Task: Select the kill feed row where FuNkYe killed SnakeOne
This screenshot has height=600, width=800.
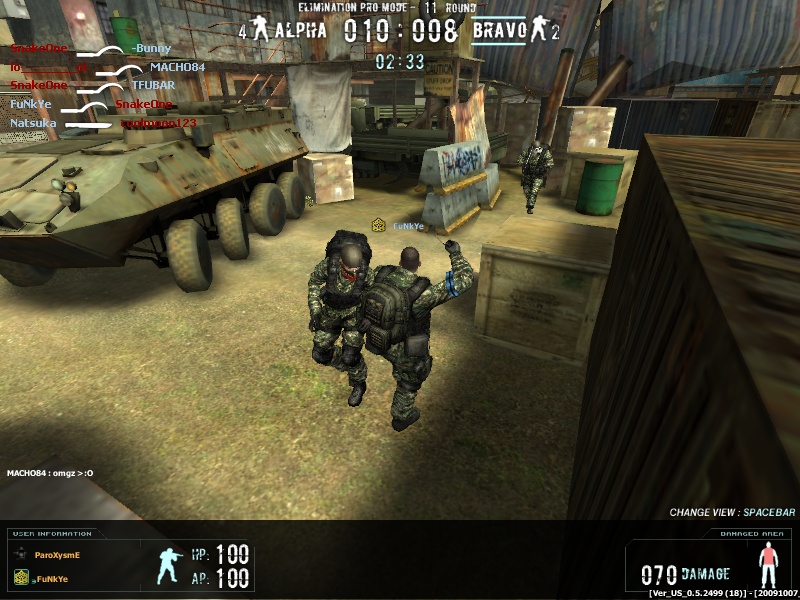Action: coord(91,104)
